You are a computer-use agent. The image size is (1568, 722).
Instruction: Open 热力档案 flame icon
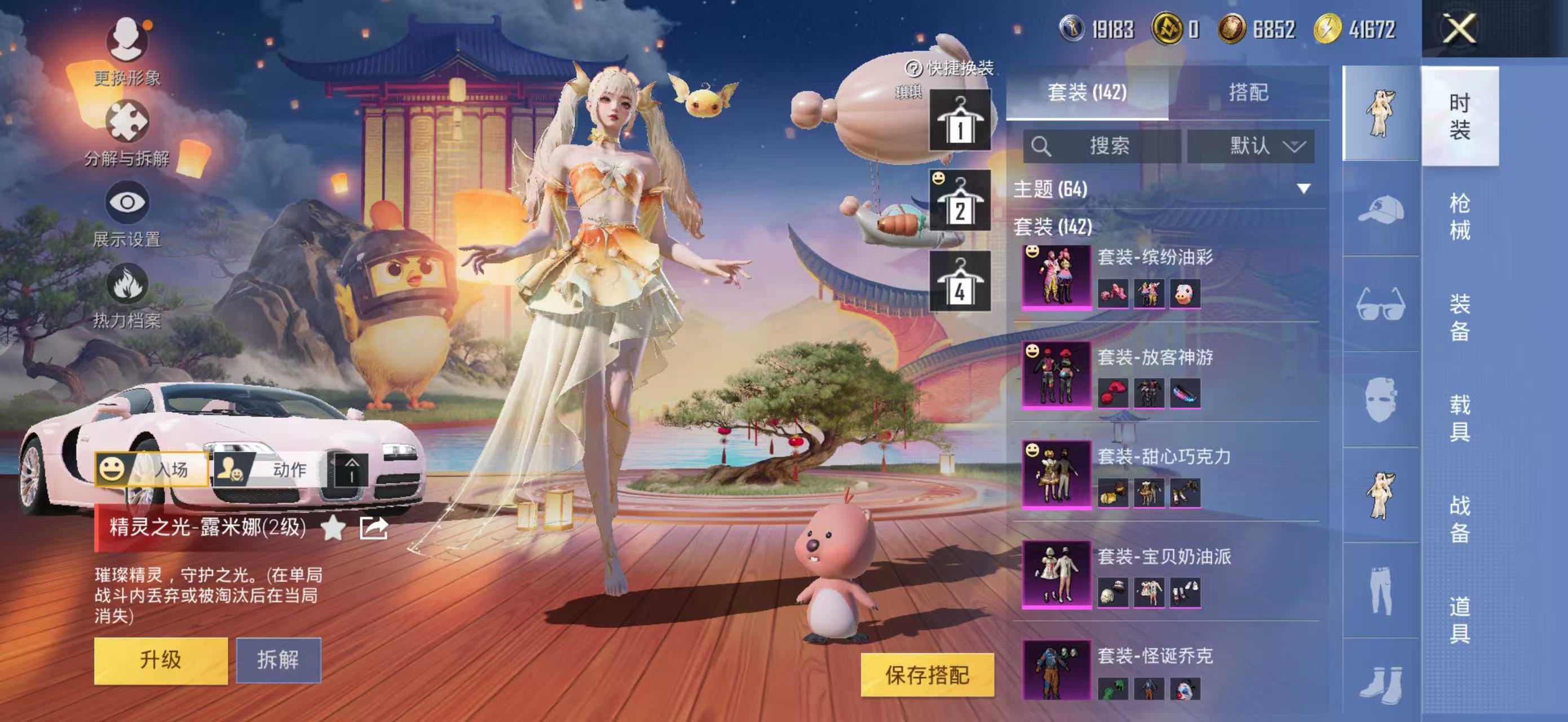pyautogui.click(x=127, y=284)
